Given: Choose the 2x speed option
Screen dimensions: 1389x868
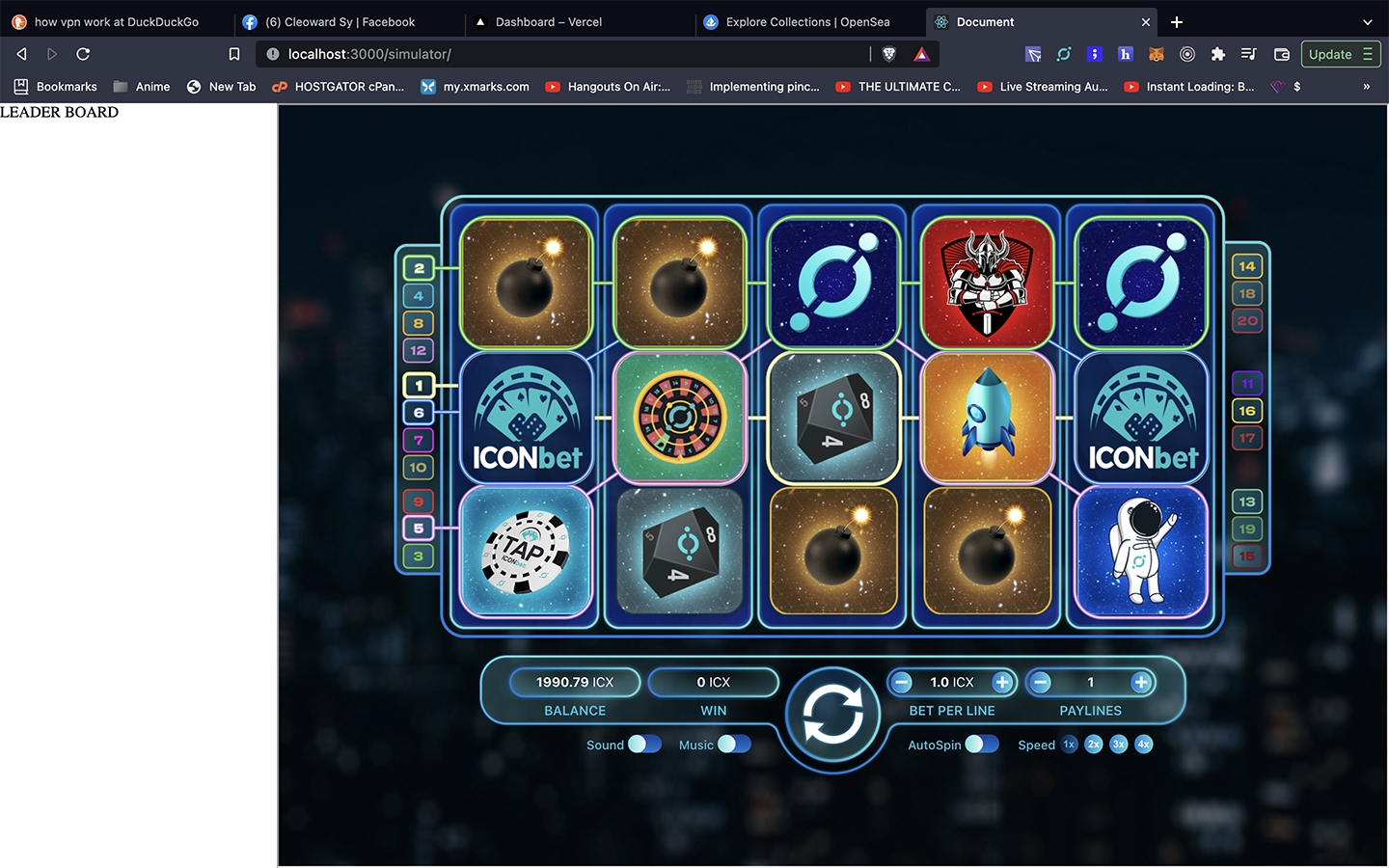Looking at the screenshot, I should (1094, 745).
